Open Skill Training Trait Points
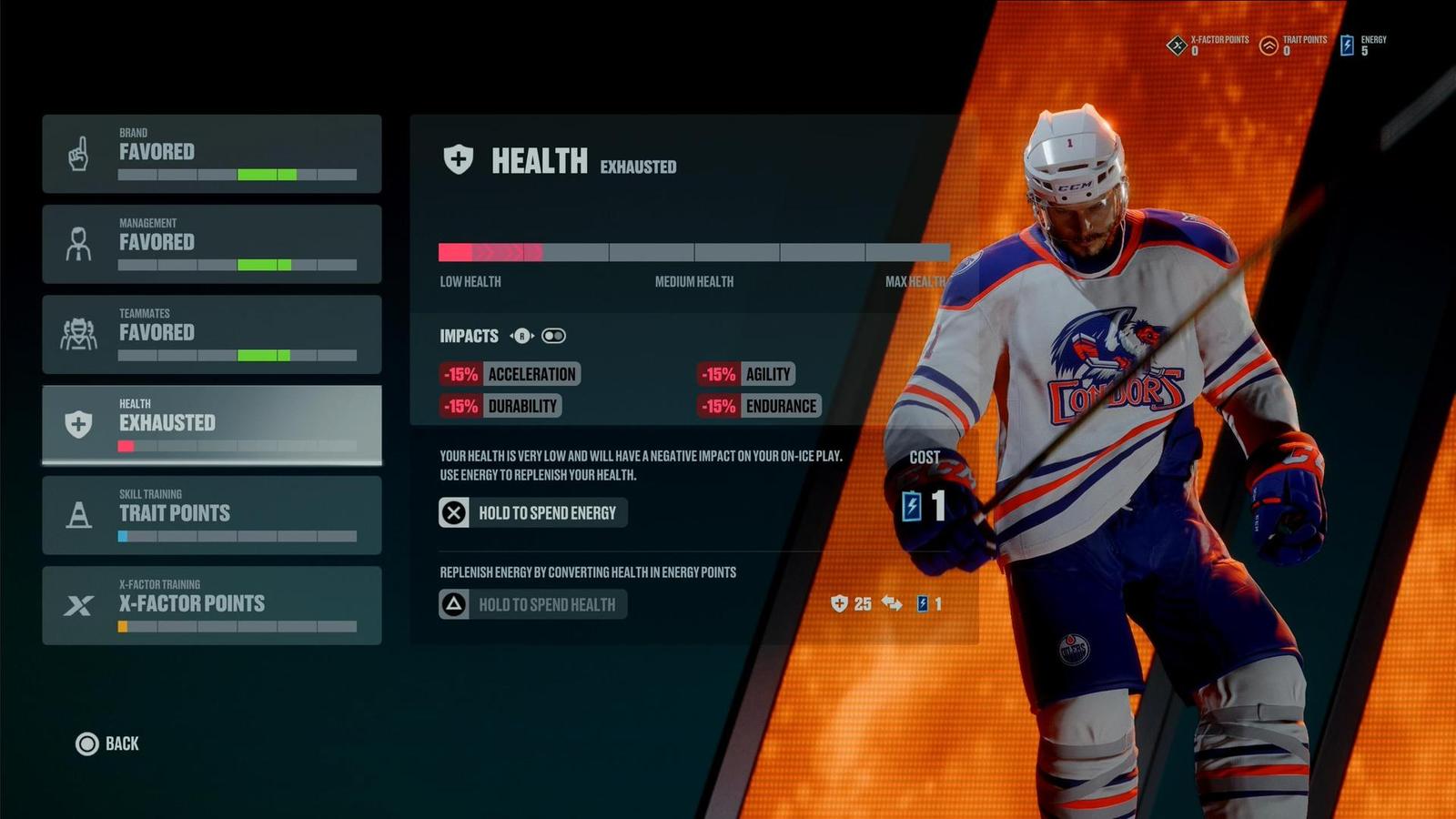Viewport: 1456px width, 819px height. (x=211, y=515)
